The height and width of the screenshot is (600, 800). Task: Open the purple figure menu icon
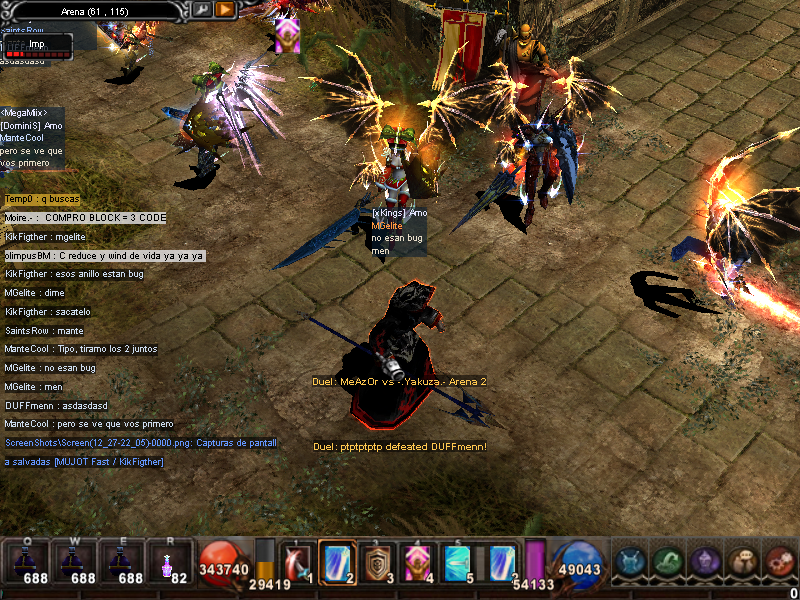click(x=704, y=563)
